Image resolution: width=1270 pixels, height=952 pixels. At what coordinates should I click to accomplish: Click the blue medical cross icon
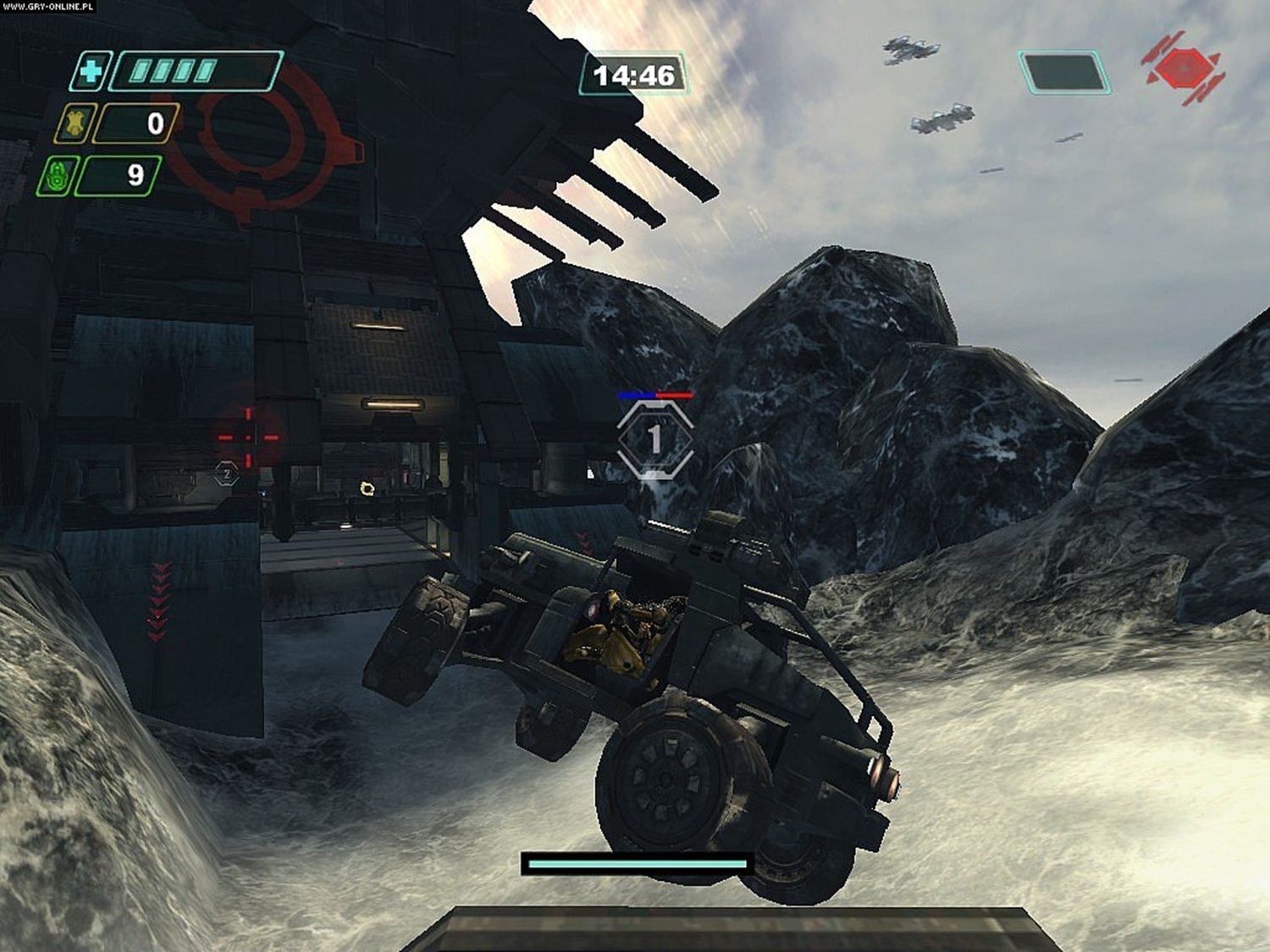click(x=88, y=71)
